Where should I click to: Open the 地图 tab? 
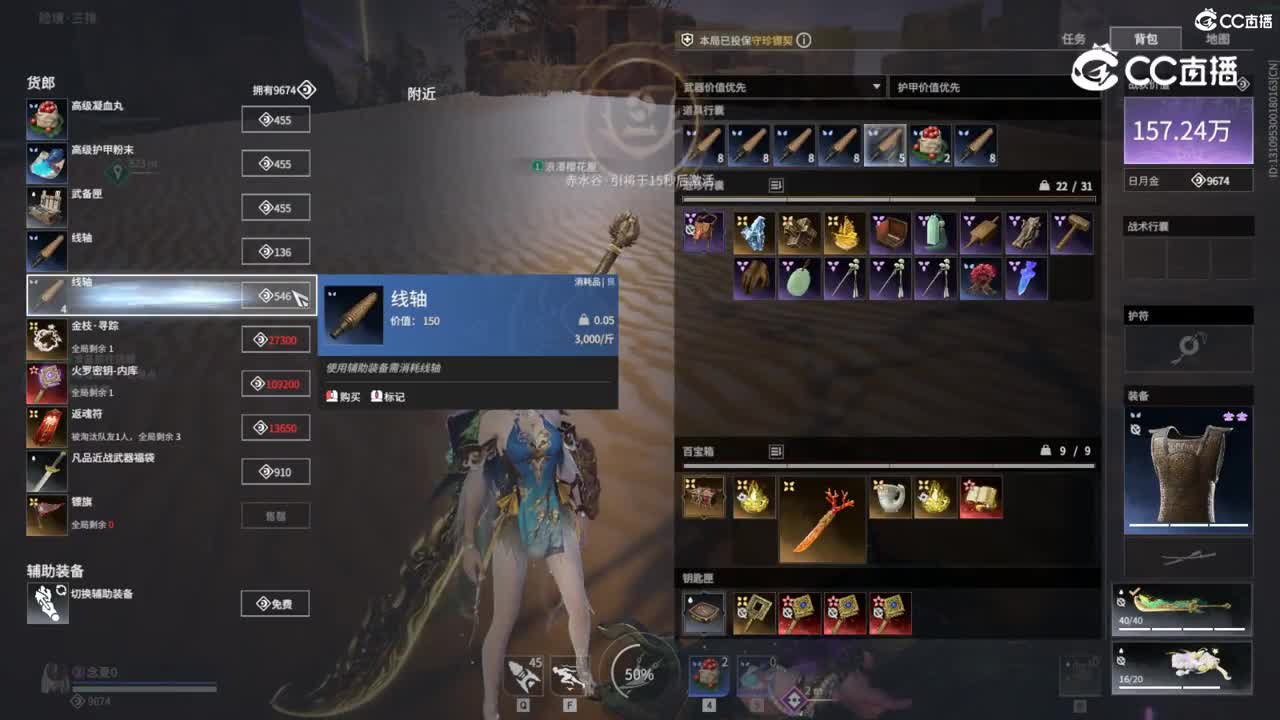[x=1217, y=40]
